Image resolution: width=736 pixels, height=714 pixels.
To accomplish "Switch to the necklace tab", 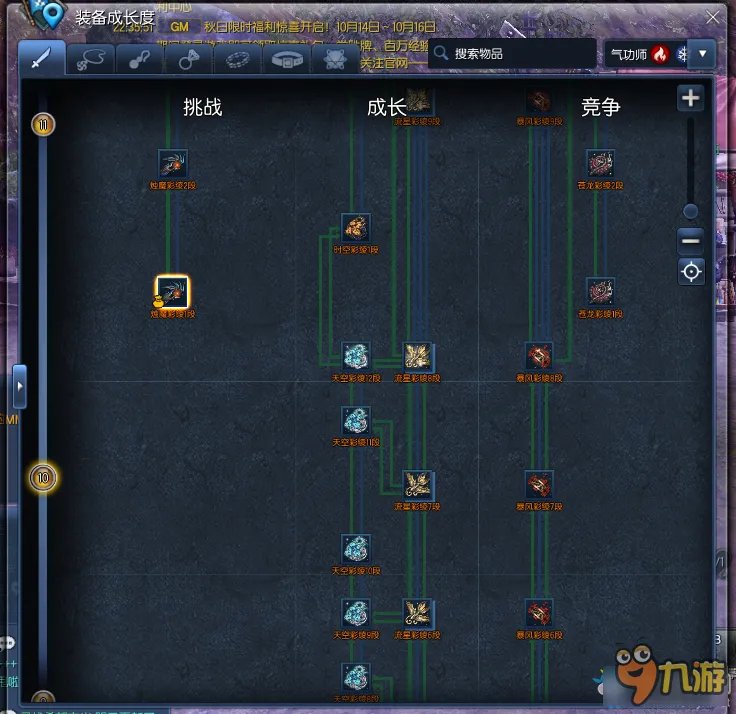I will click(x=92, y=59).
